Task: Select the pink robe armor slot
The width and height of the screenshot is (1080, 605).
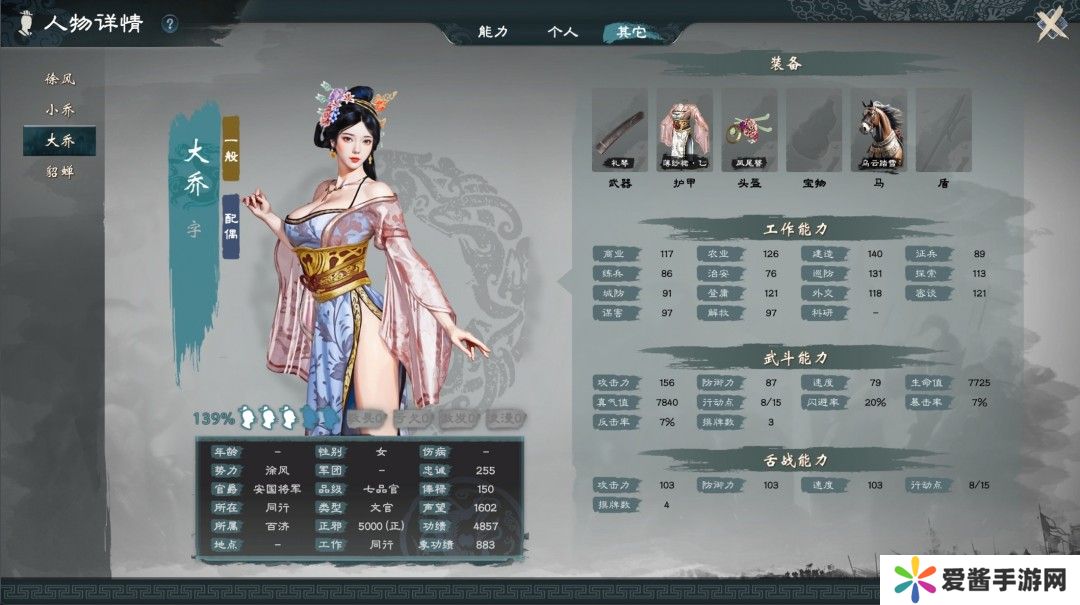Action: tap(685, 130)
